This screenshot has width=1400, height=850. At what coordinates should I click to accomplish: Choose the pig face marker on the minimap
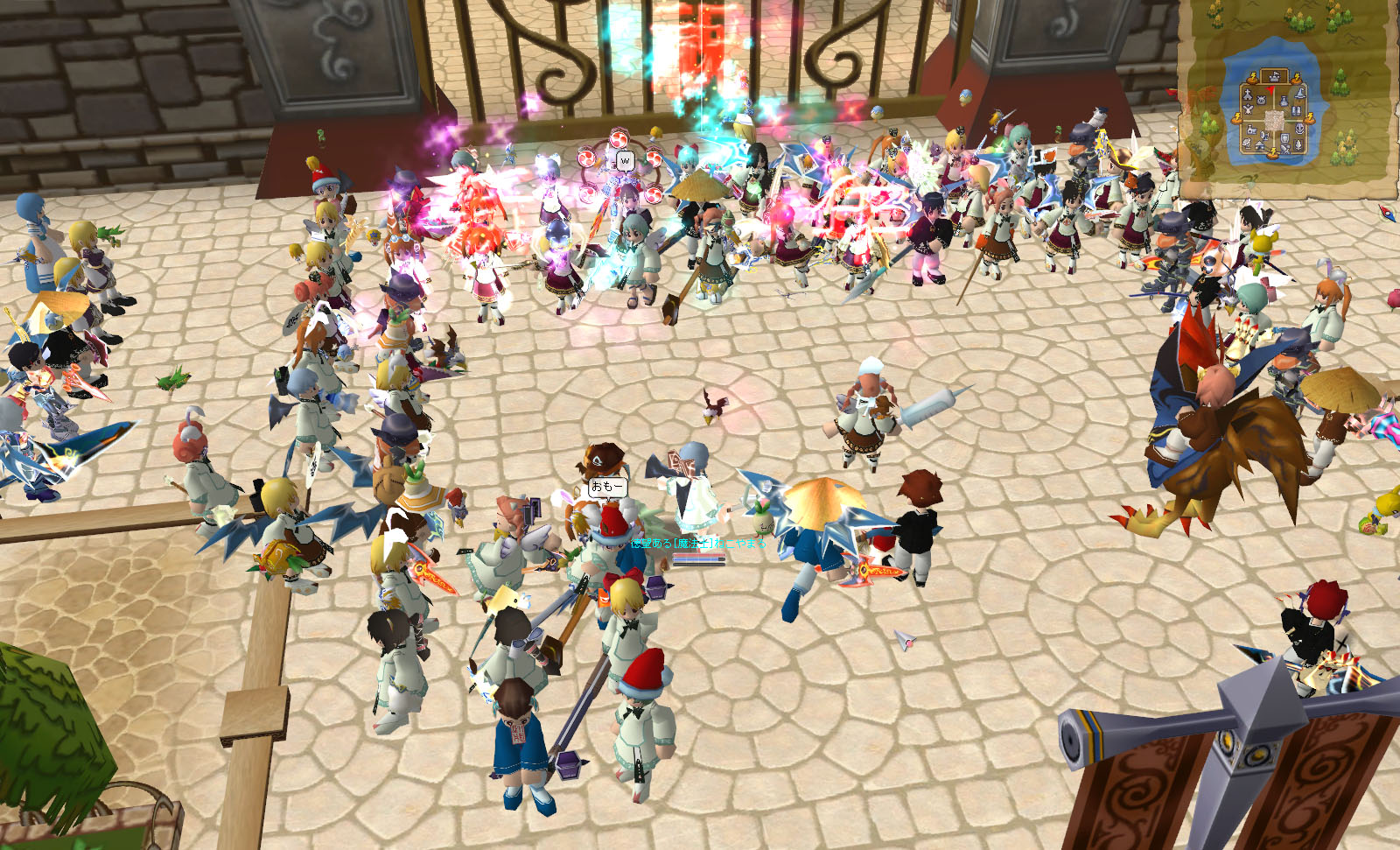(x=1261, y=100)
